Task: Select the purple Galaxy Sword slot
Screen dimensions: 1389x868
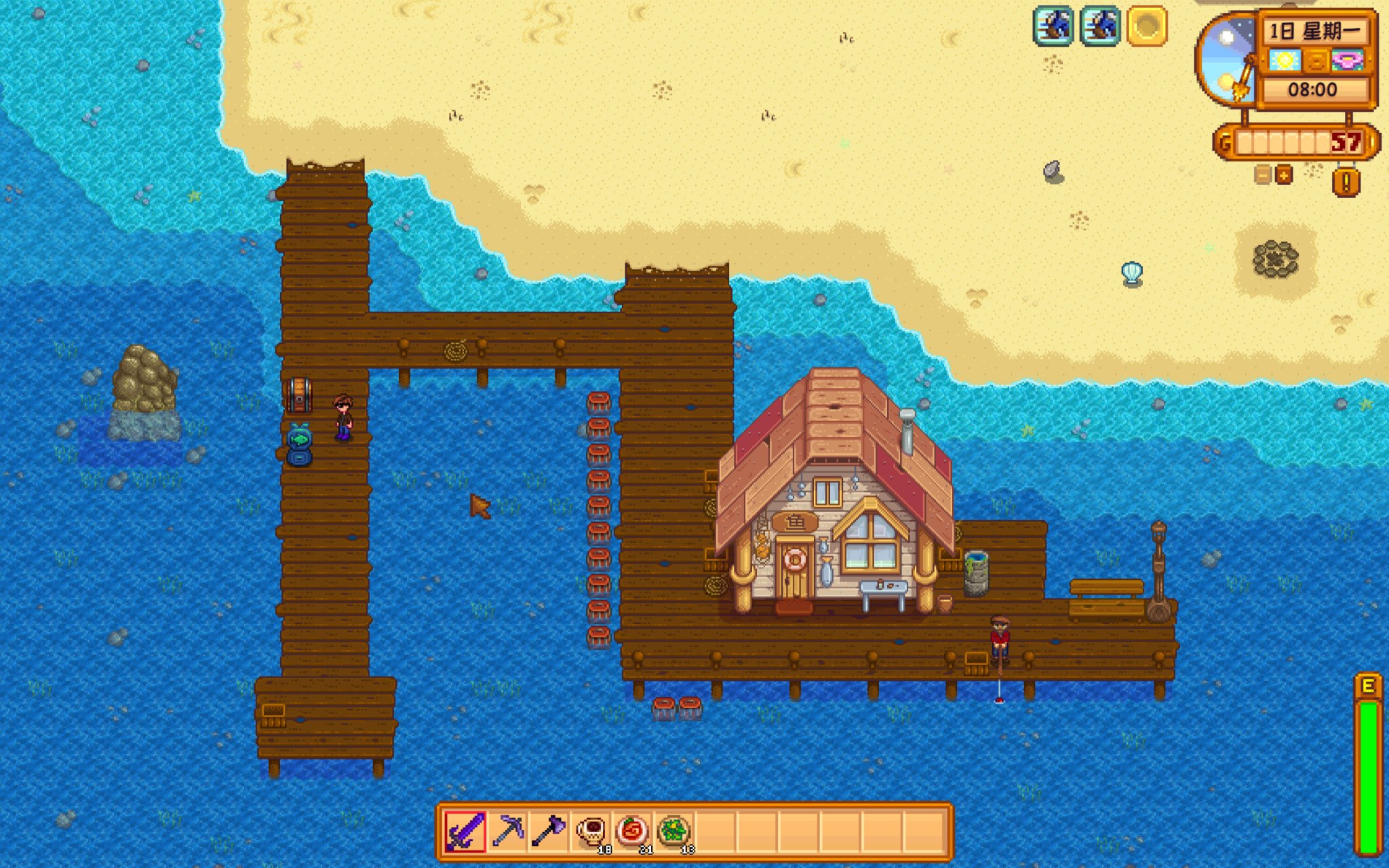Action: pyautogui.click(x=465, y=831)
